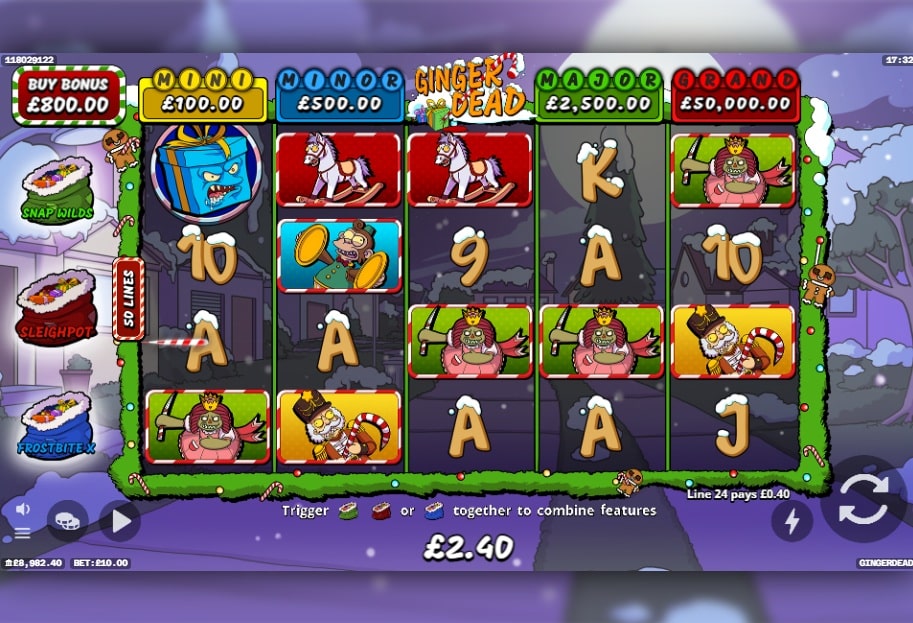Mute the sound with the speaker icon
913x623 pixels.
click(x=22, y=509)
